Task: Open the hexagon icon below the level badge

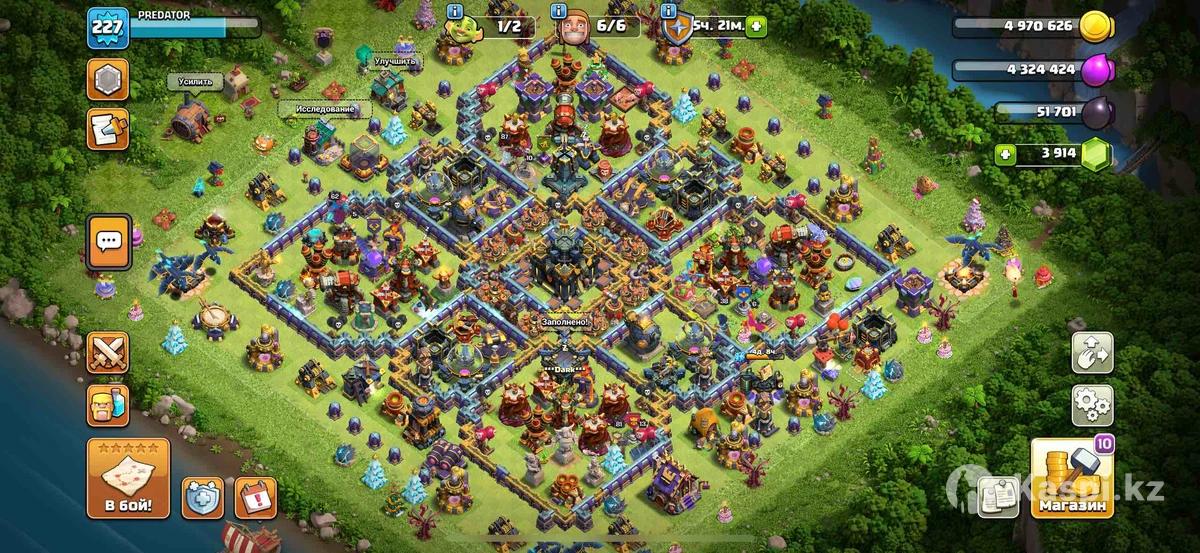Action: (x=107, y=79)
